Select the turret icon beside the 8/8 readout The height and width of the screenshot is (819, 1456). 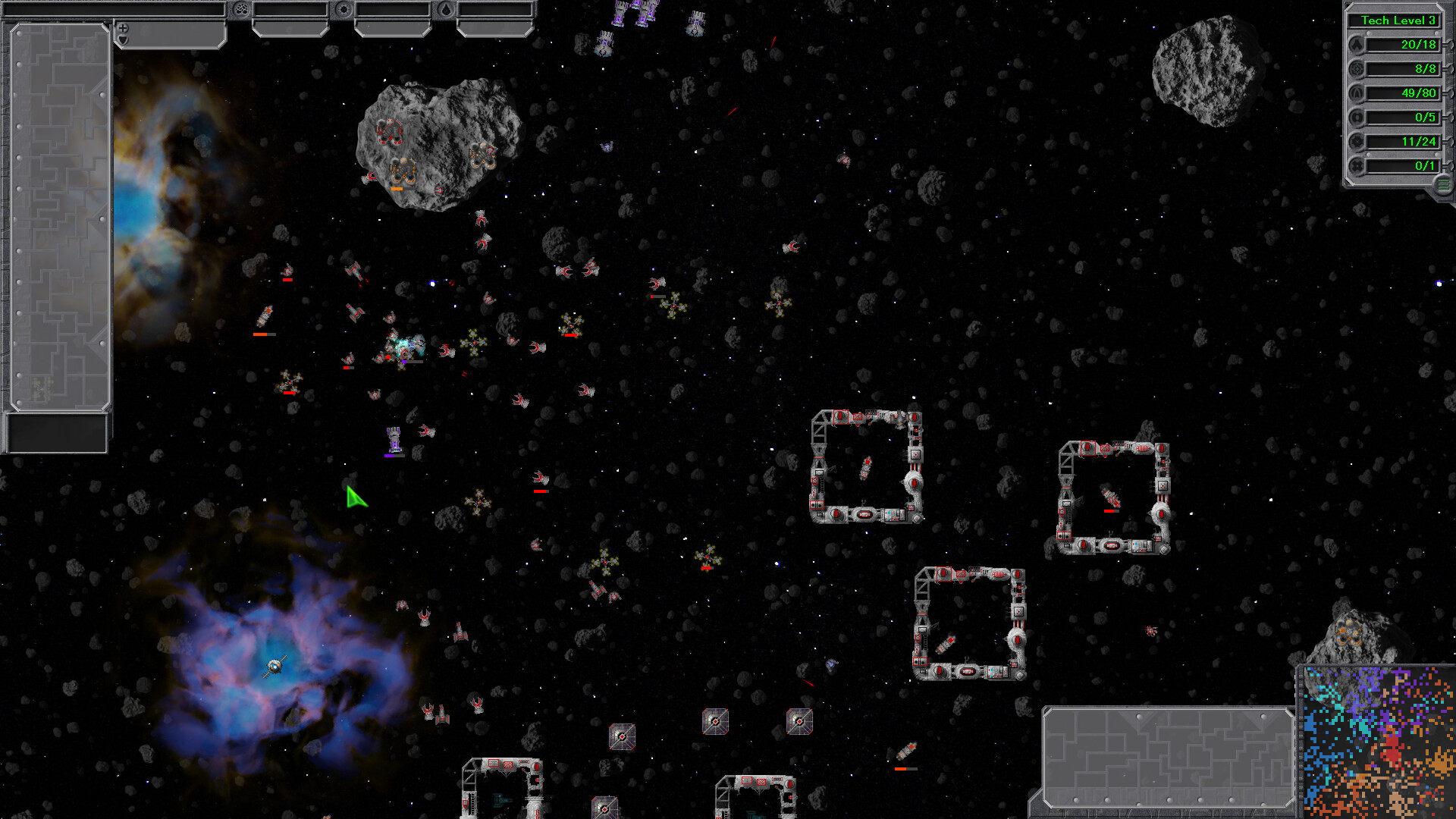tap(1357, 69)
